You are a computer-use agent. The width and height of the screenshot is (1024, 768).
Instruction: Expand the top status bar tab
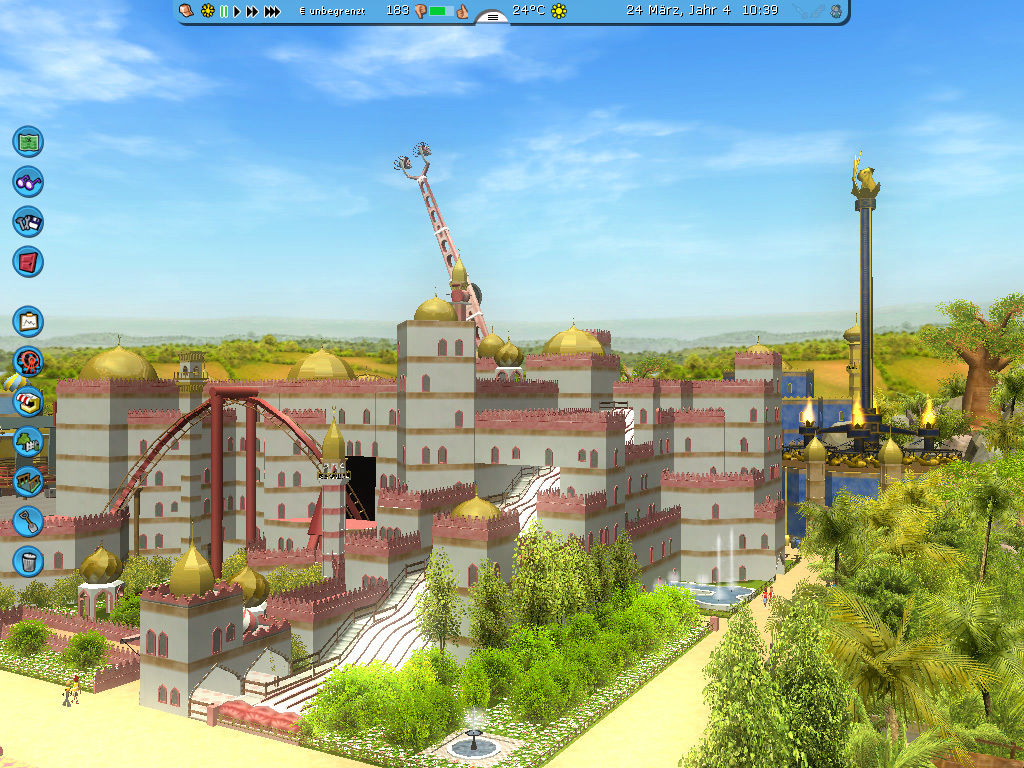pos(491,17)
